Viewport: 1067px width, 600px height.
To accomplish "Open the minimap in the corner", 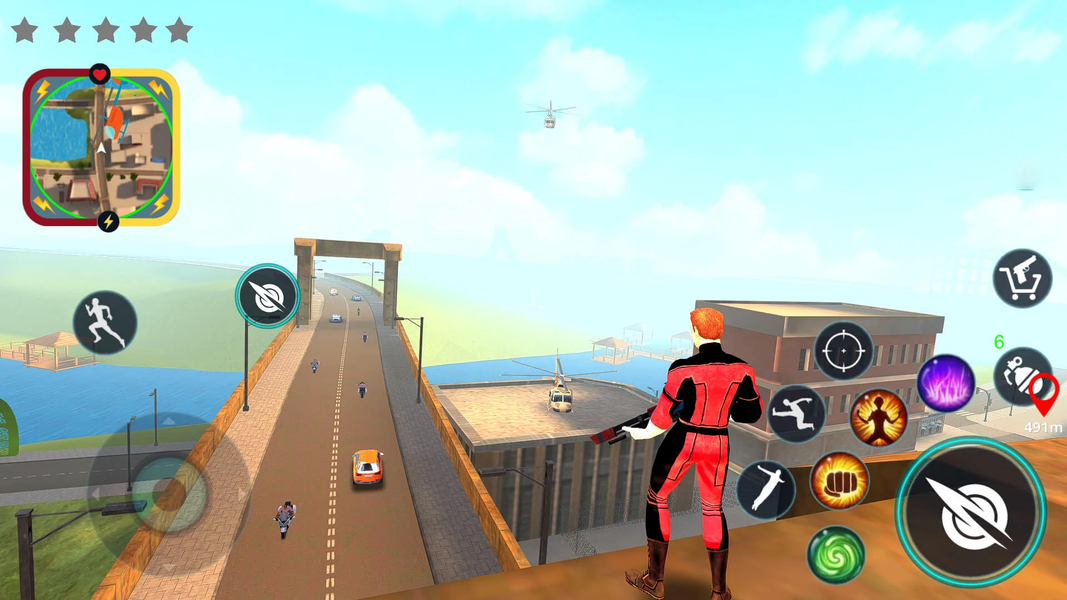I will click(x=100, y=147).
